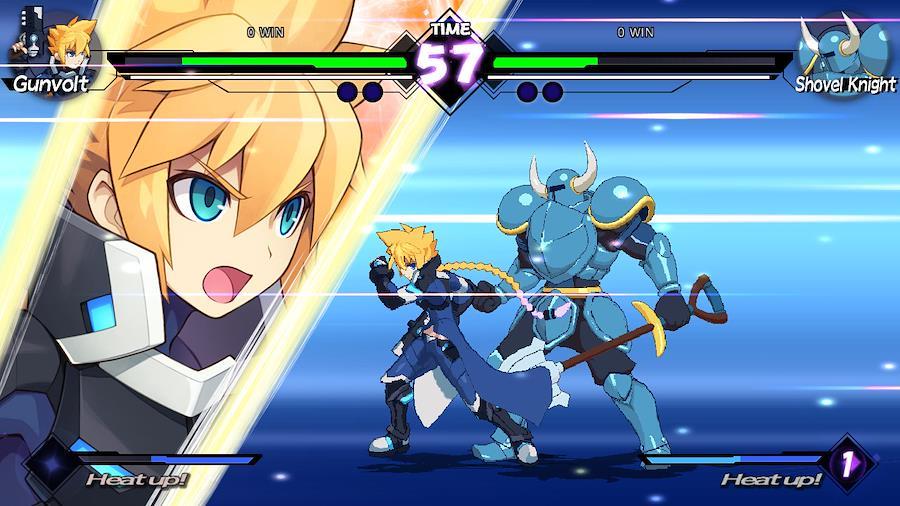Image resolution: width=900 pixels, height=506 pixels.
Task: Click Gunvolt's Heat up diamond emblem
Action: [x=50, y=463]
